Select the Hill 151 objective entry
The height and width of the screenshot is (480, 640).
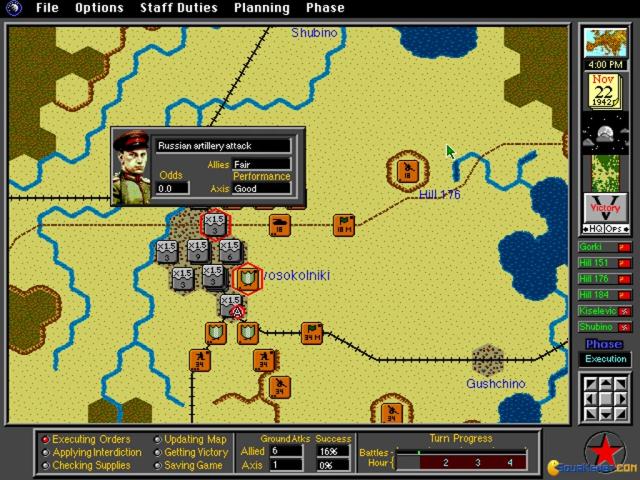coord(604,263)
